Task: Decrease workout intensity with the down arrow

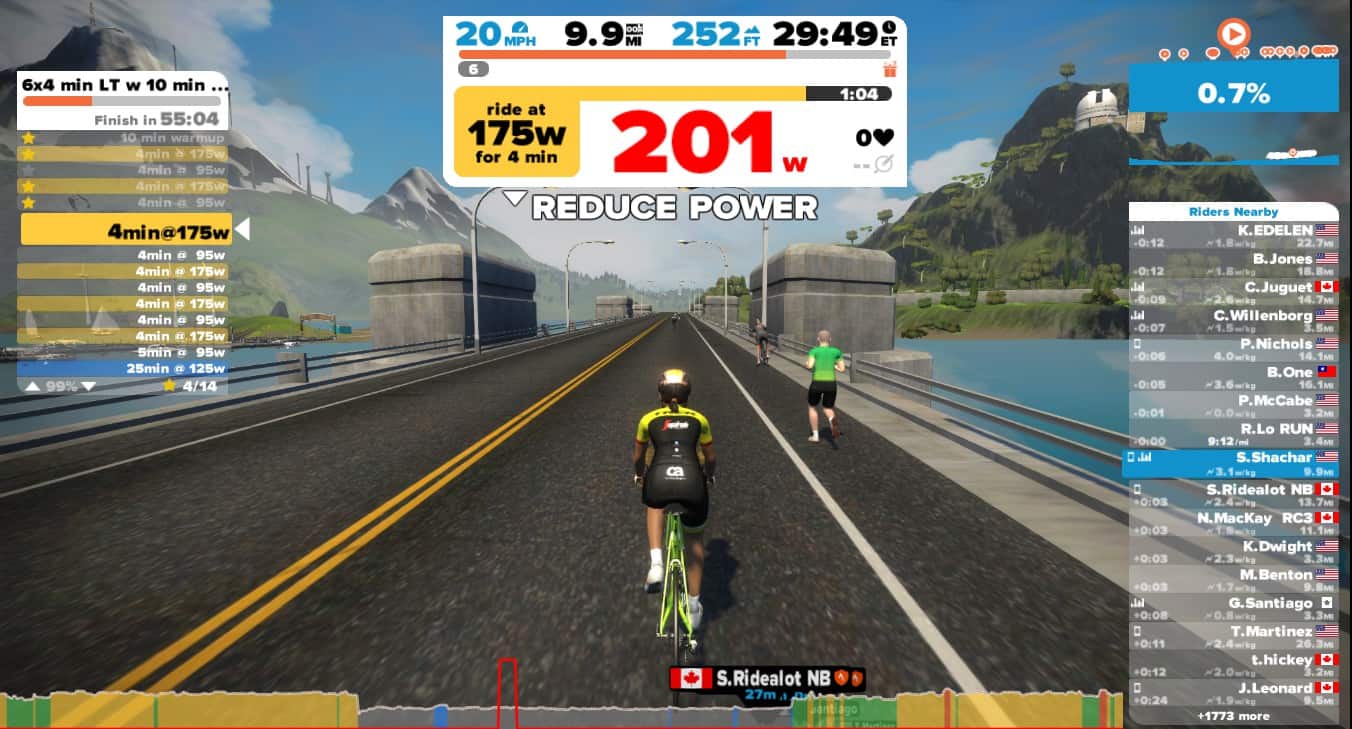Action: pos(88,386)
